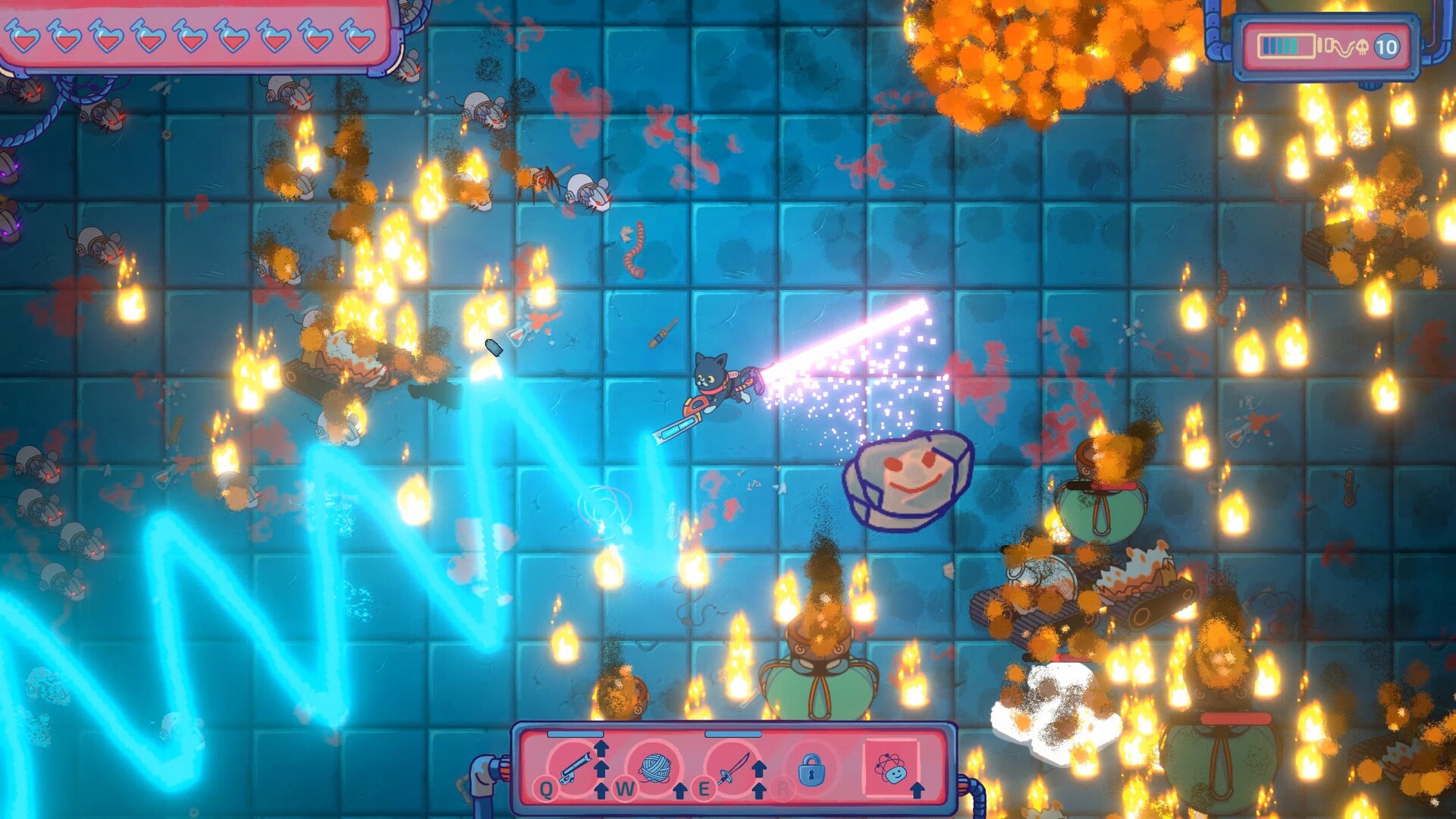The image size is (1456, 819).
Task: Click the skull counter showing 10 kills
Action: [x=1361, y=45]
